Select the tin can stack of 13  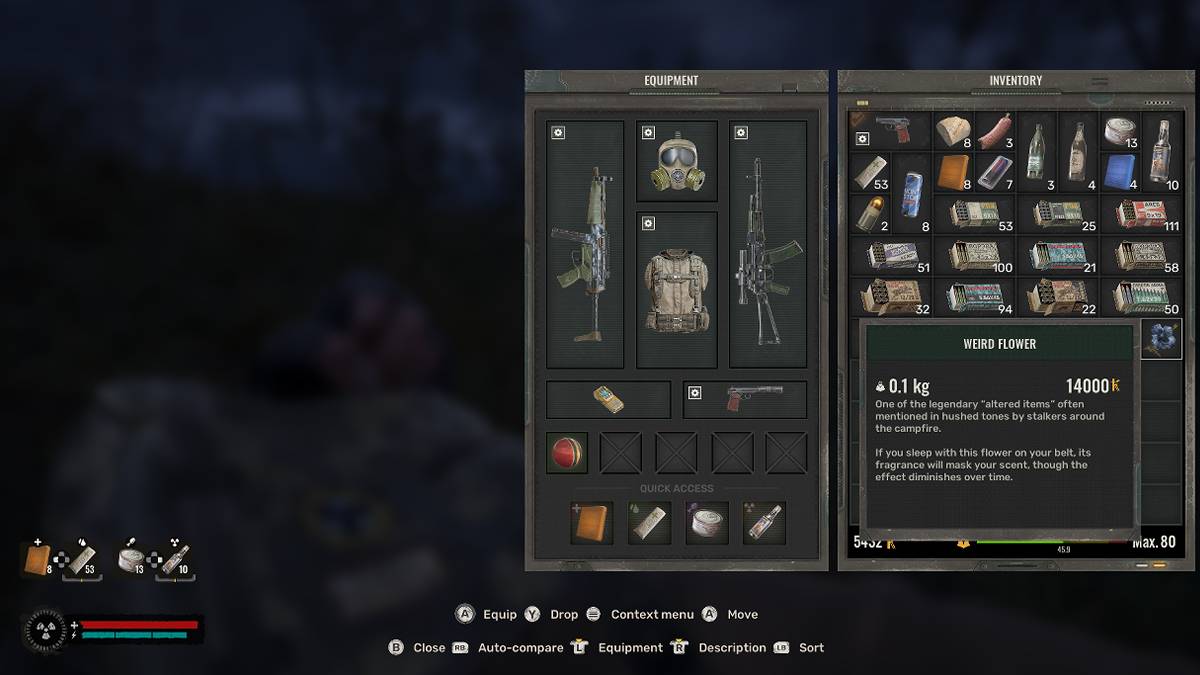coord(1120,131)
